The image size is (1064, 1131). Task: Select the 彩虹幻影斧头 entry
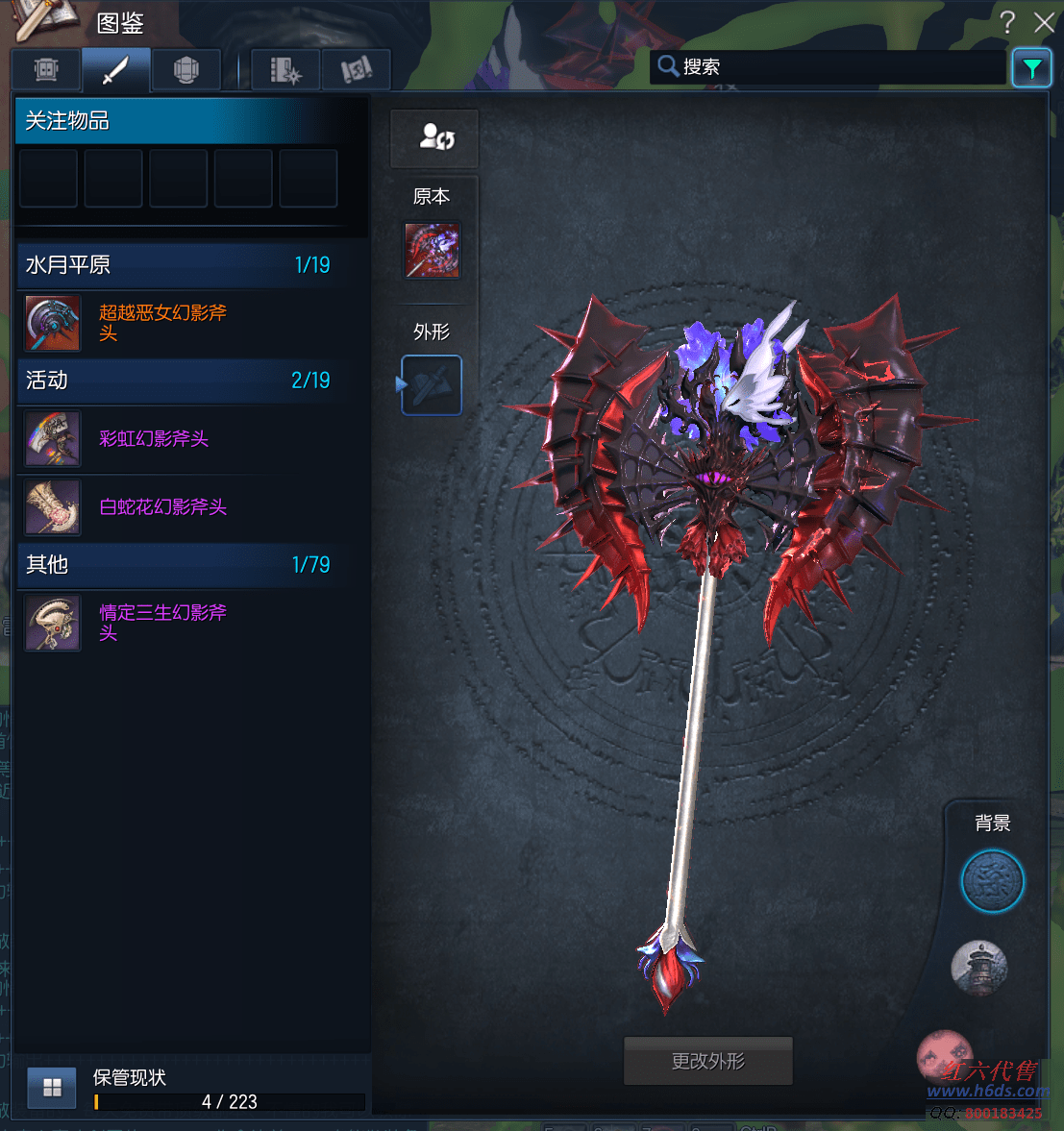click(154, 439)
